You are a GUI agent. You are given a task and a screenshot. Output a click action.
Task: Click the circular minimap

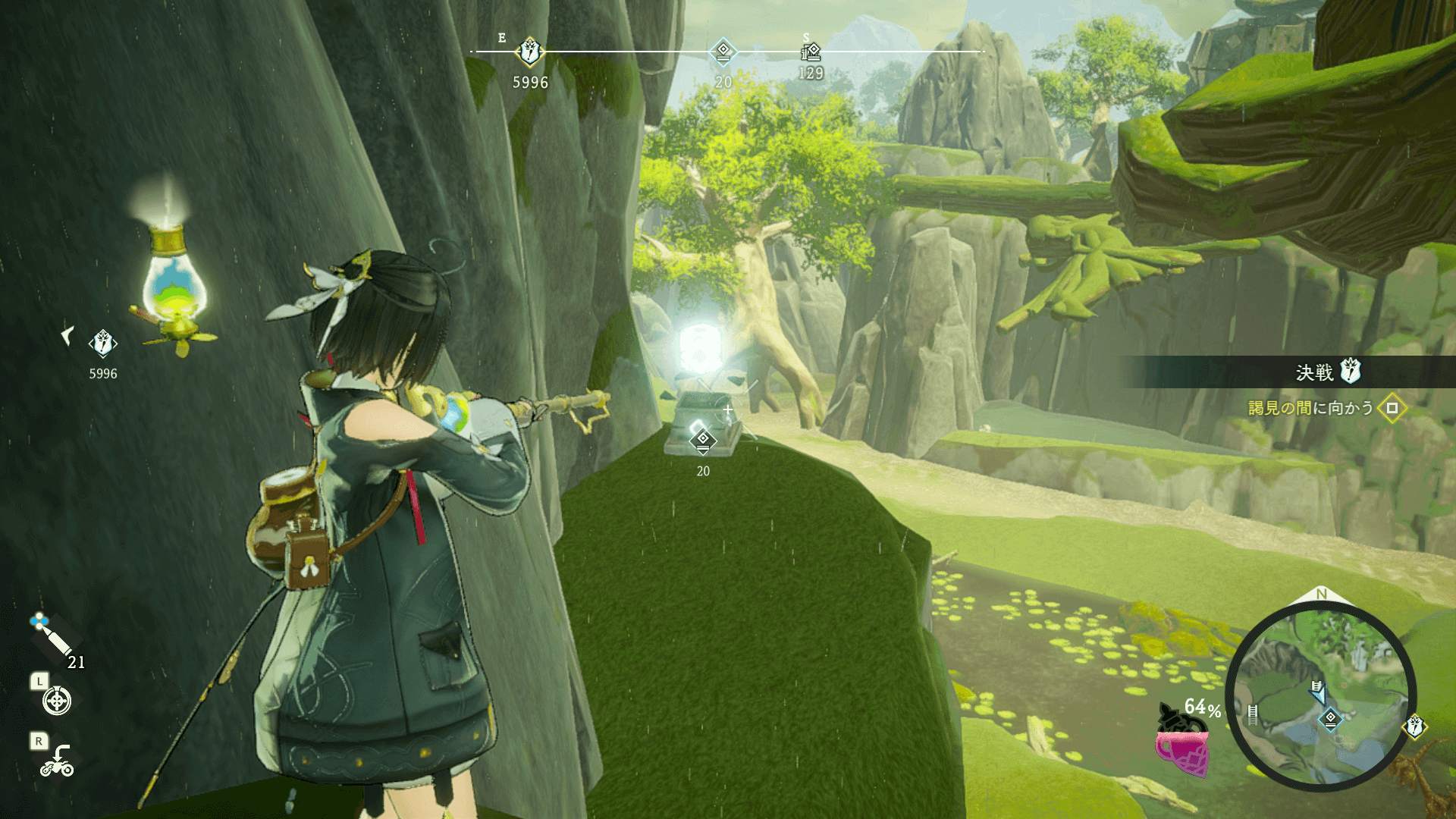[x=1320, y=697]
